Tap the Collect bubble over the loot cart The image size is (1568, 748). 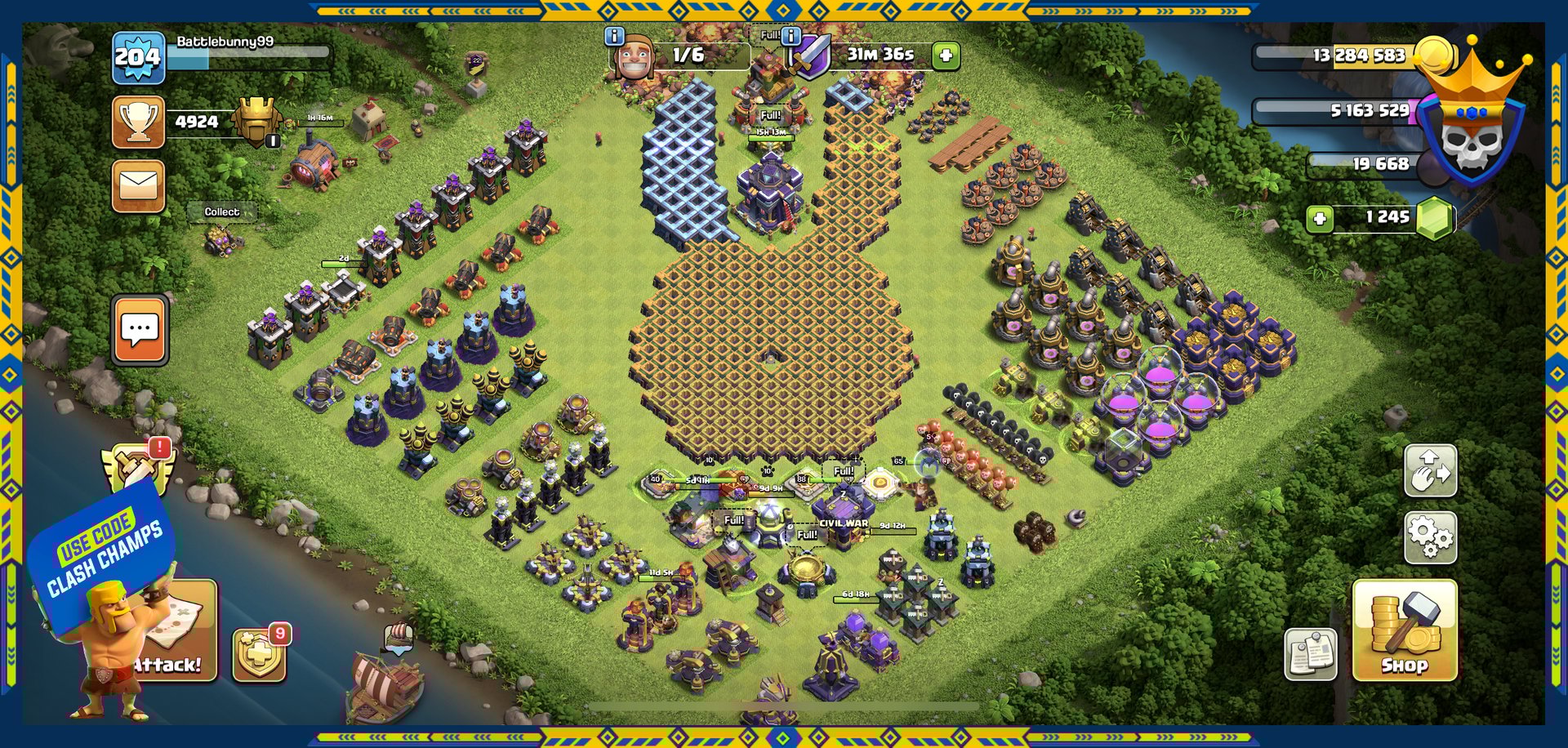[x=221, y=212]
